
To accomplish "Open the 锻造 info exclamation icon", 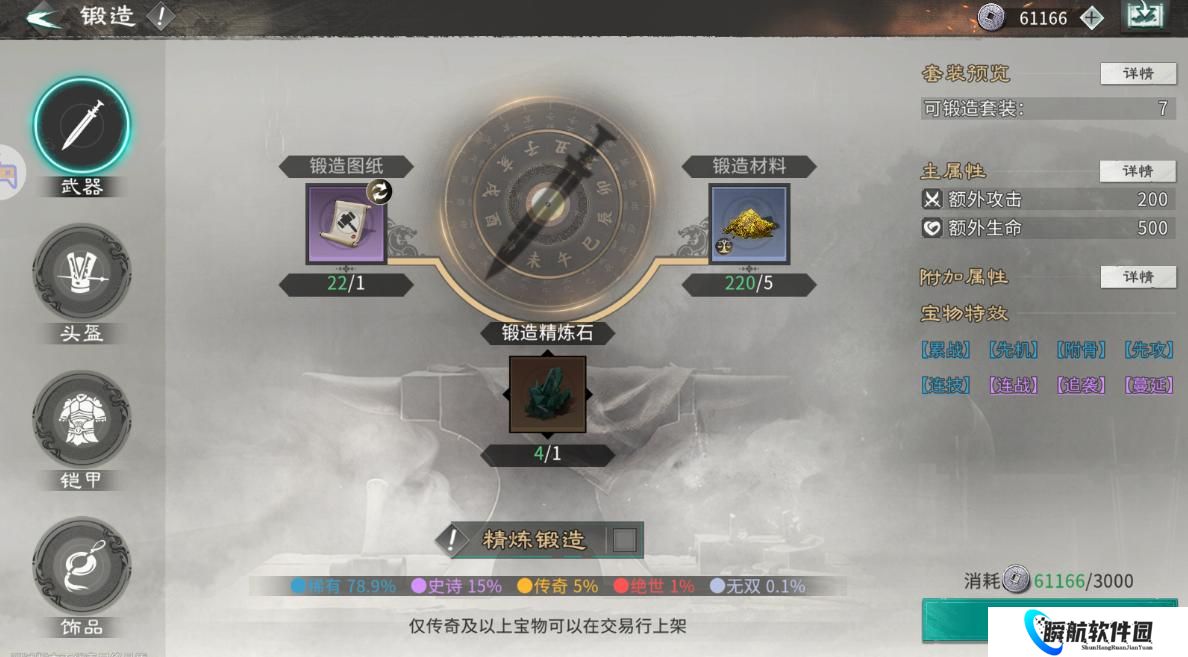I will 160,17.
